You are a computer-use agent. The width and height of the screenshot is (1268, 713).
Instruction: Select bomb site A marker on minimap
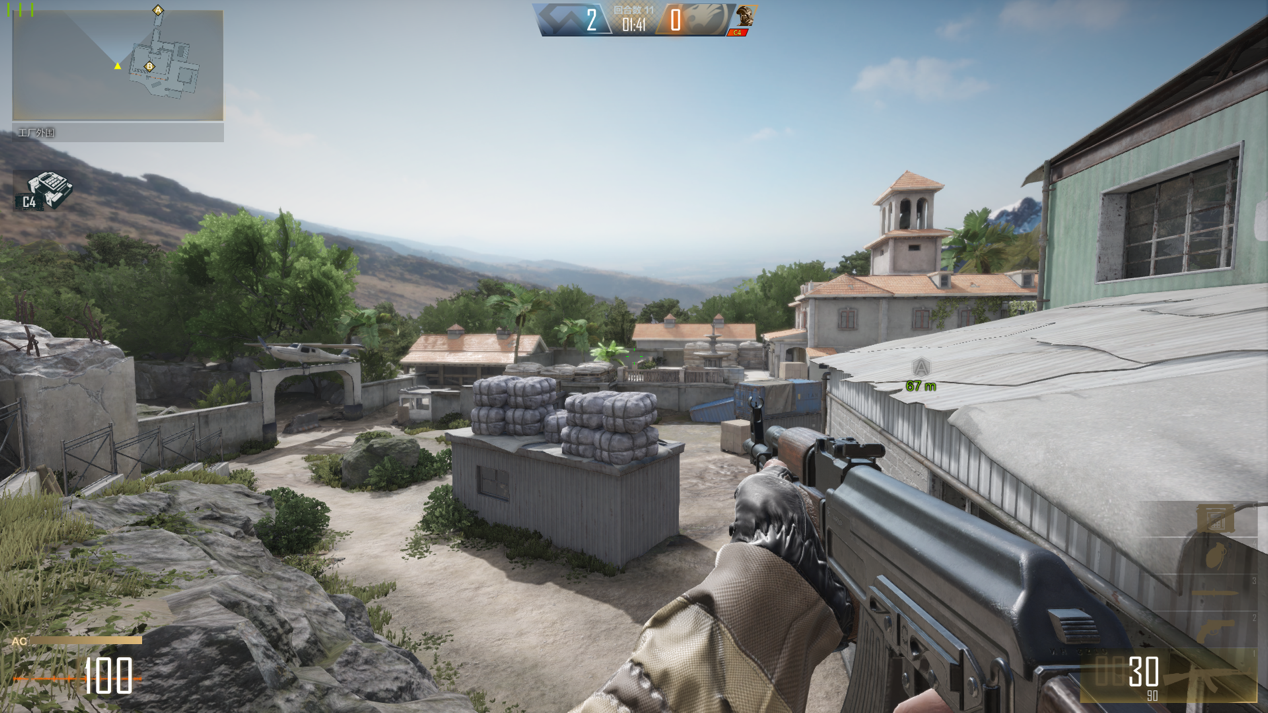[158, 10]
